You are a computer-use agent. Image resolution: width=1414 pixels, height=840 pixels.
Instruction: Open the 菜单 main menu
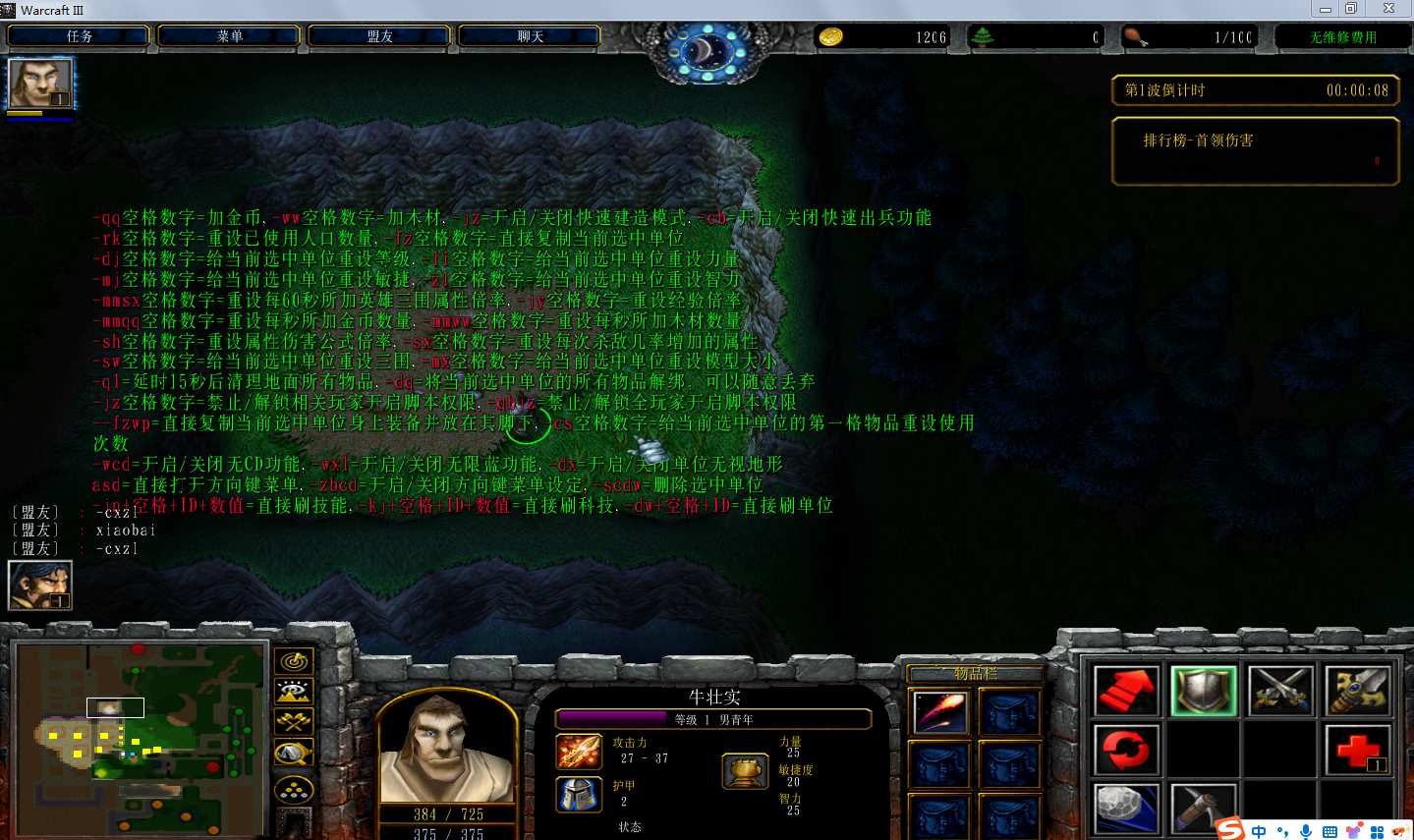click(229, 36)
